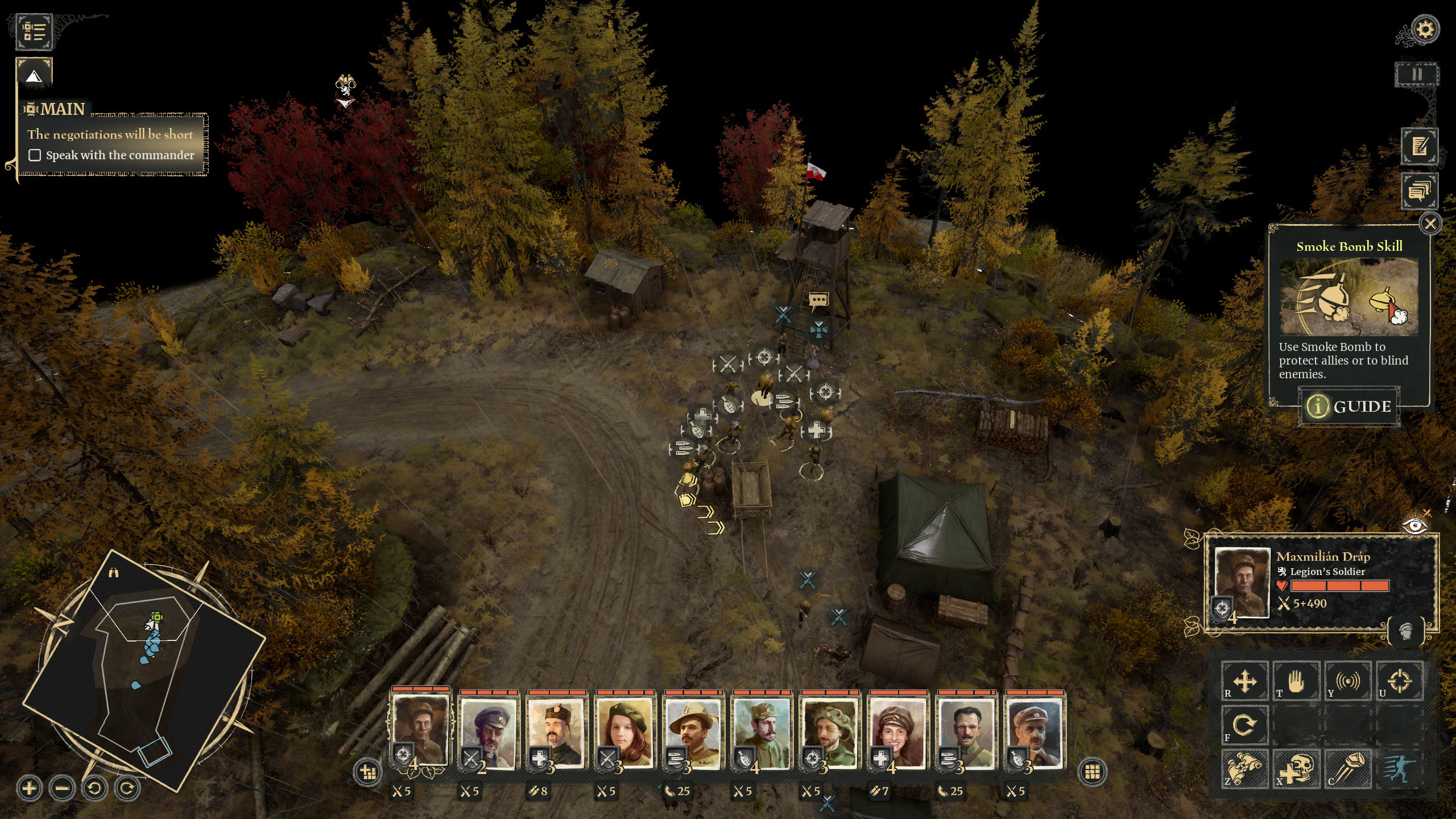Pause the game with the pause button
The image size is (1456, 819).
point(1416,75)
